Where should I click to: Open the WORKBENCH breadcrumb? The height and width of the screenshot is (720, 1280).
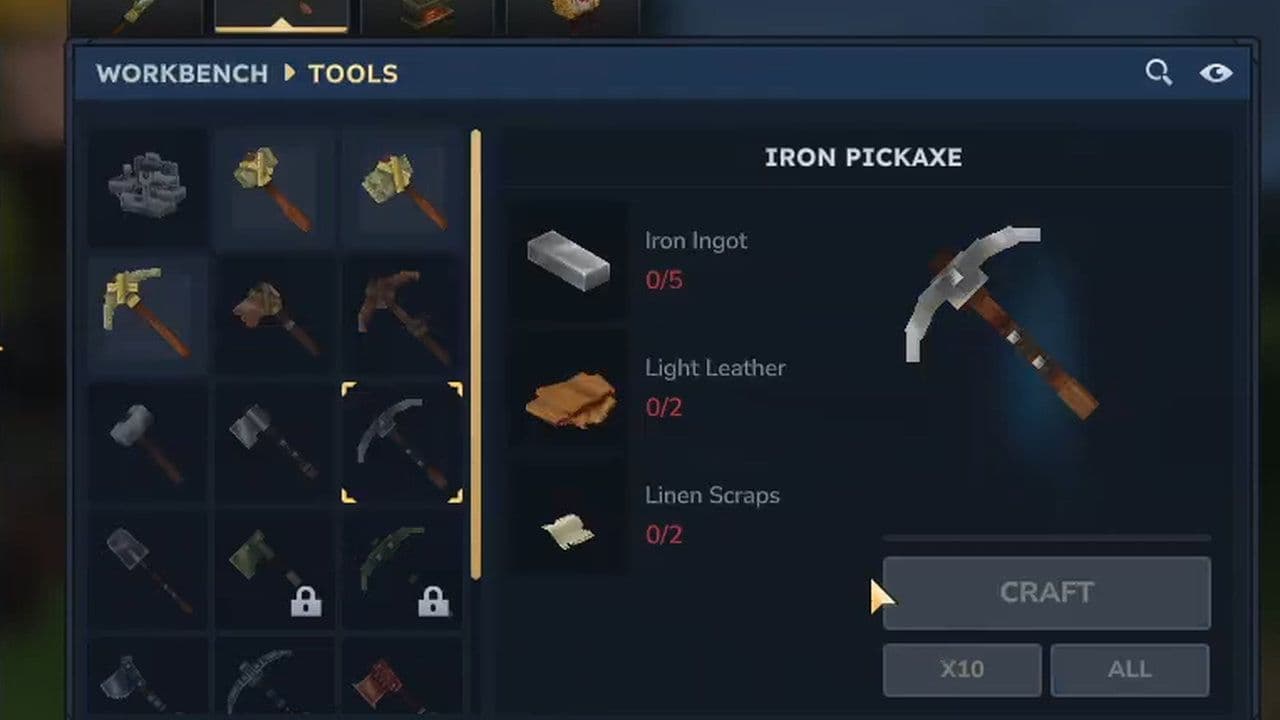[x=181, y=73]
